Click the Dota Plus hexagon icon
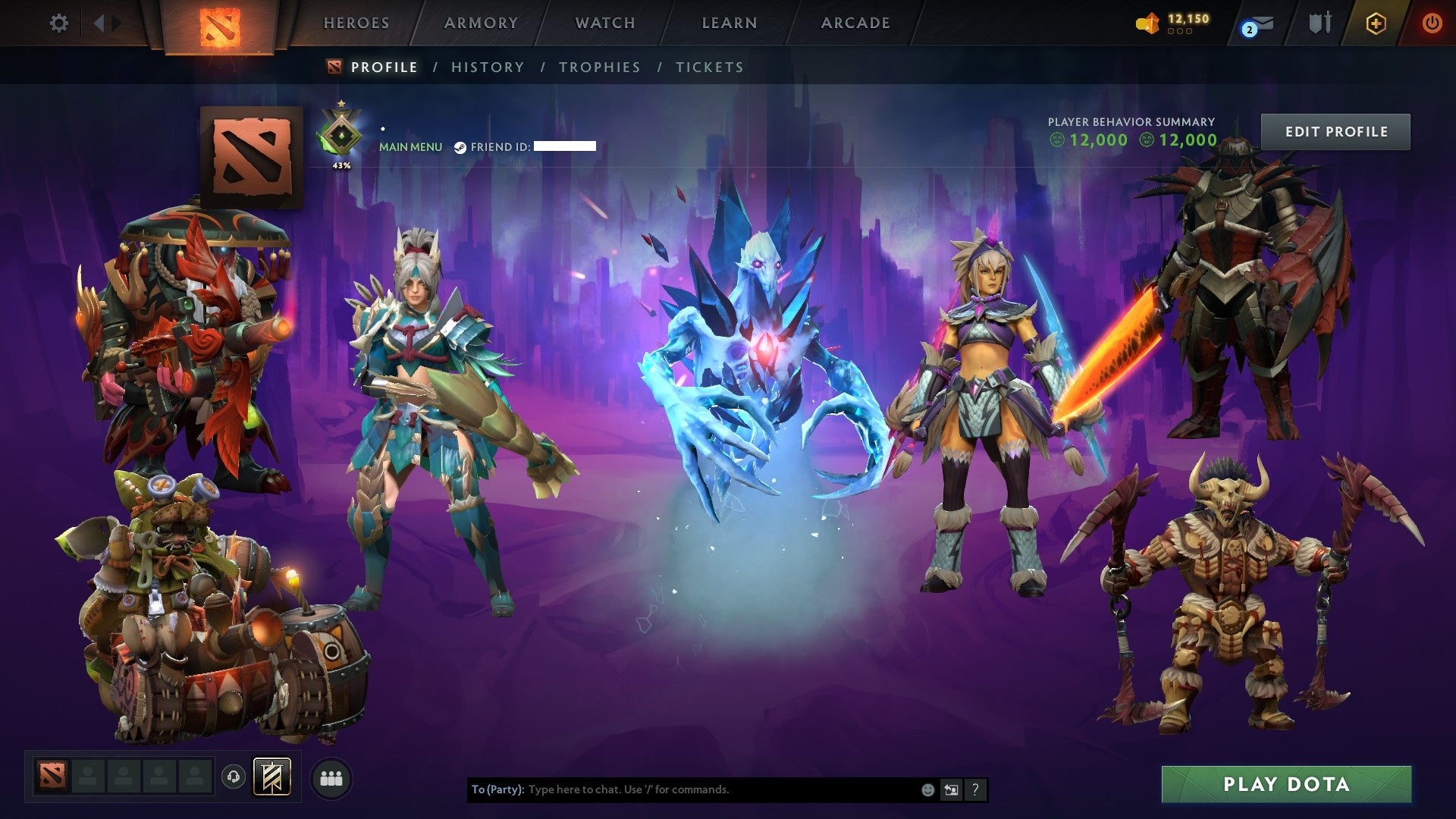The width and height of the screenshot is (1456, 819). pos(1374,23)
